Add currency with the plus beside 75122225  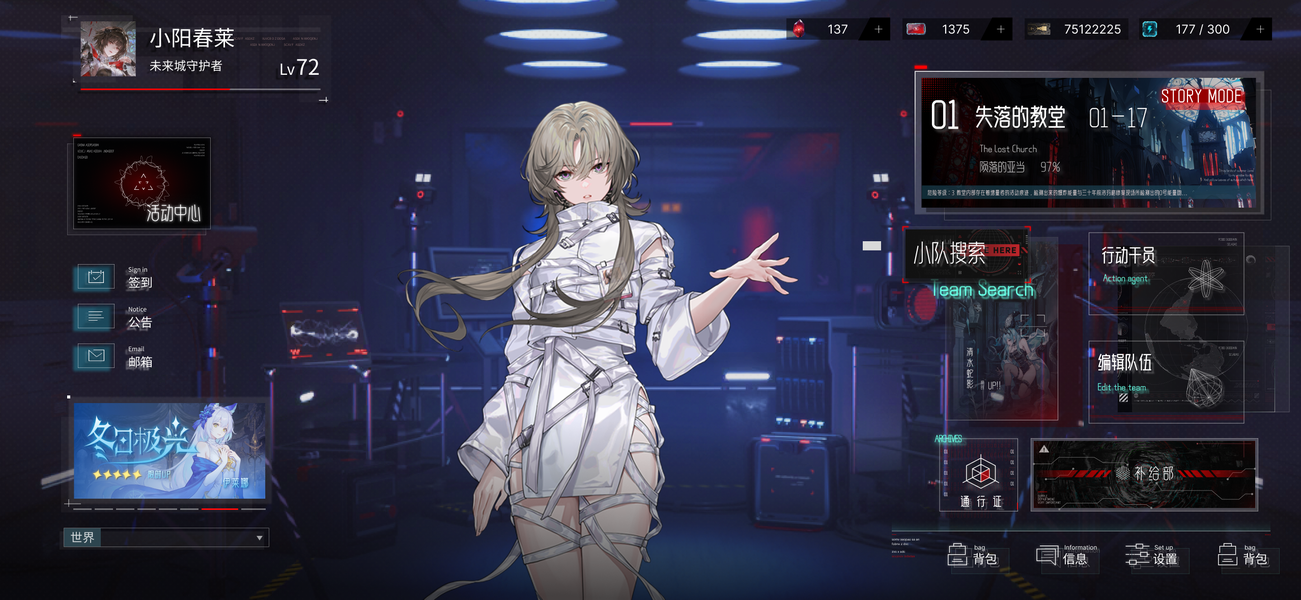pos(1122,30)
